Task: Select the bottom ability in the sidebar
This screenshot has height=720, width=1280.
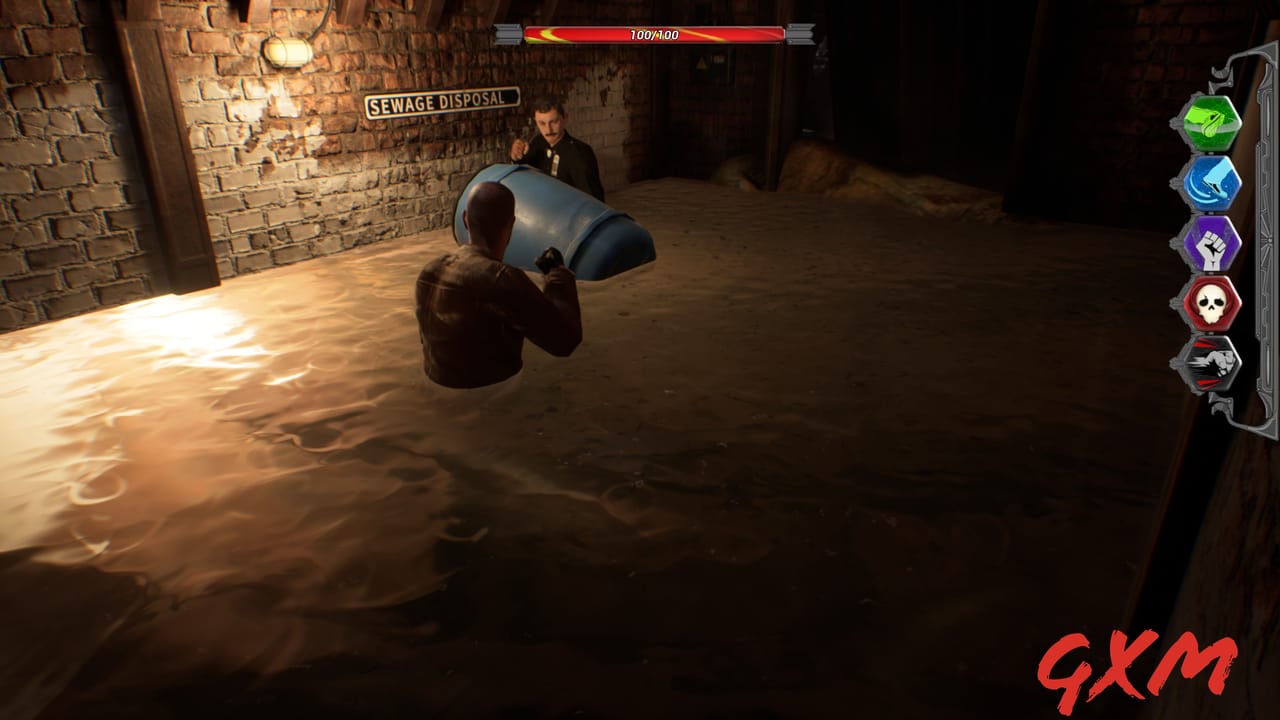Action: (1213, 362)
